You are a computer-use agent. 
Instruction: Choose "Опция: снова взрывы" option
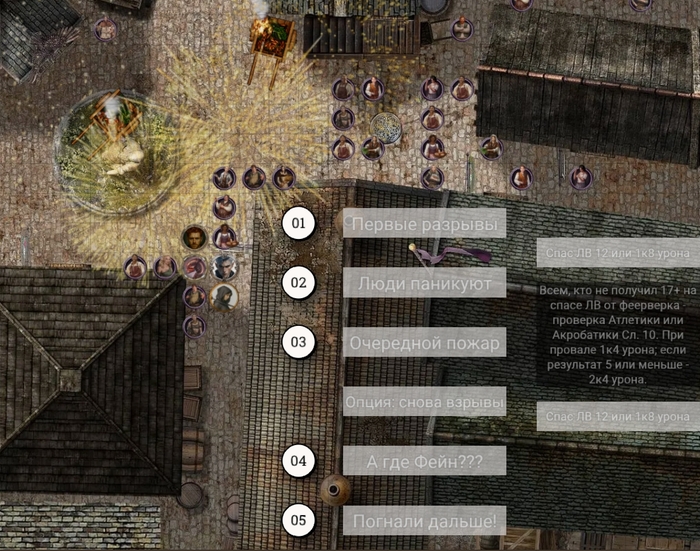point(424,401)
